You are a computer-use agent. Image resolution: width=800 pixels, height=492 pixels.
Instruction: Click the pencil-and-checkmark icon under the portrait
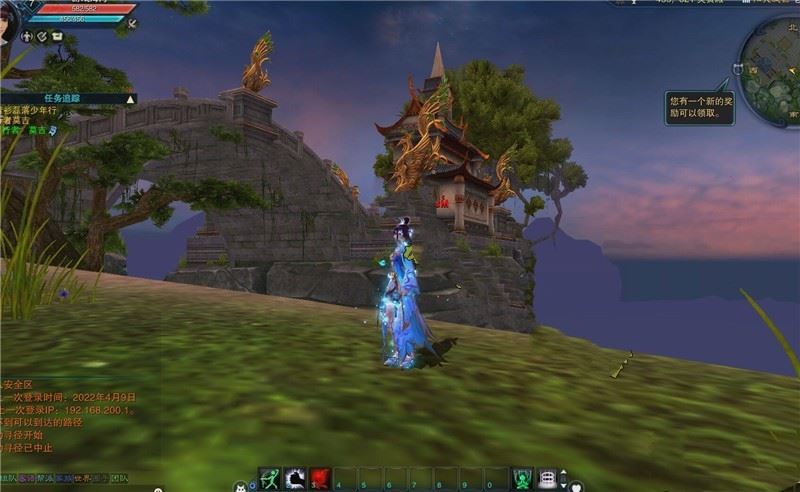pyautogui.click(x=42, y=36)
